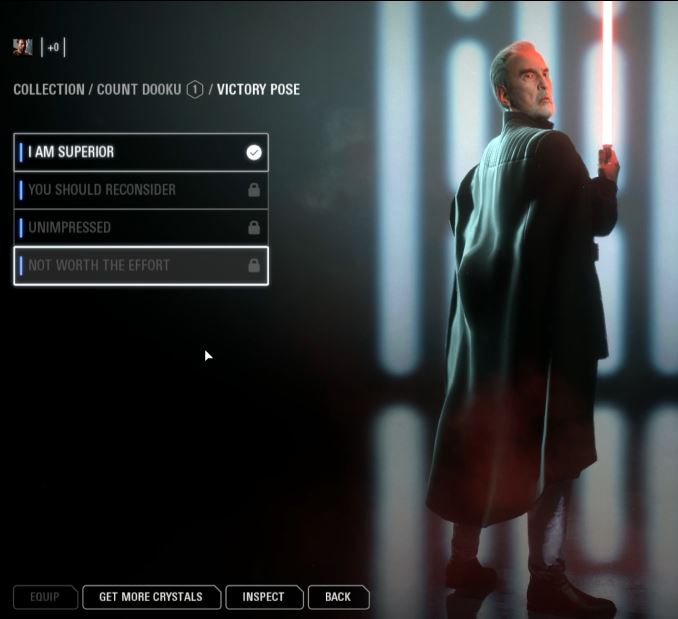Pick the Unimpressed victory pose

[x=140, y=227]
